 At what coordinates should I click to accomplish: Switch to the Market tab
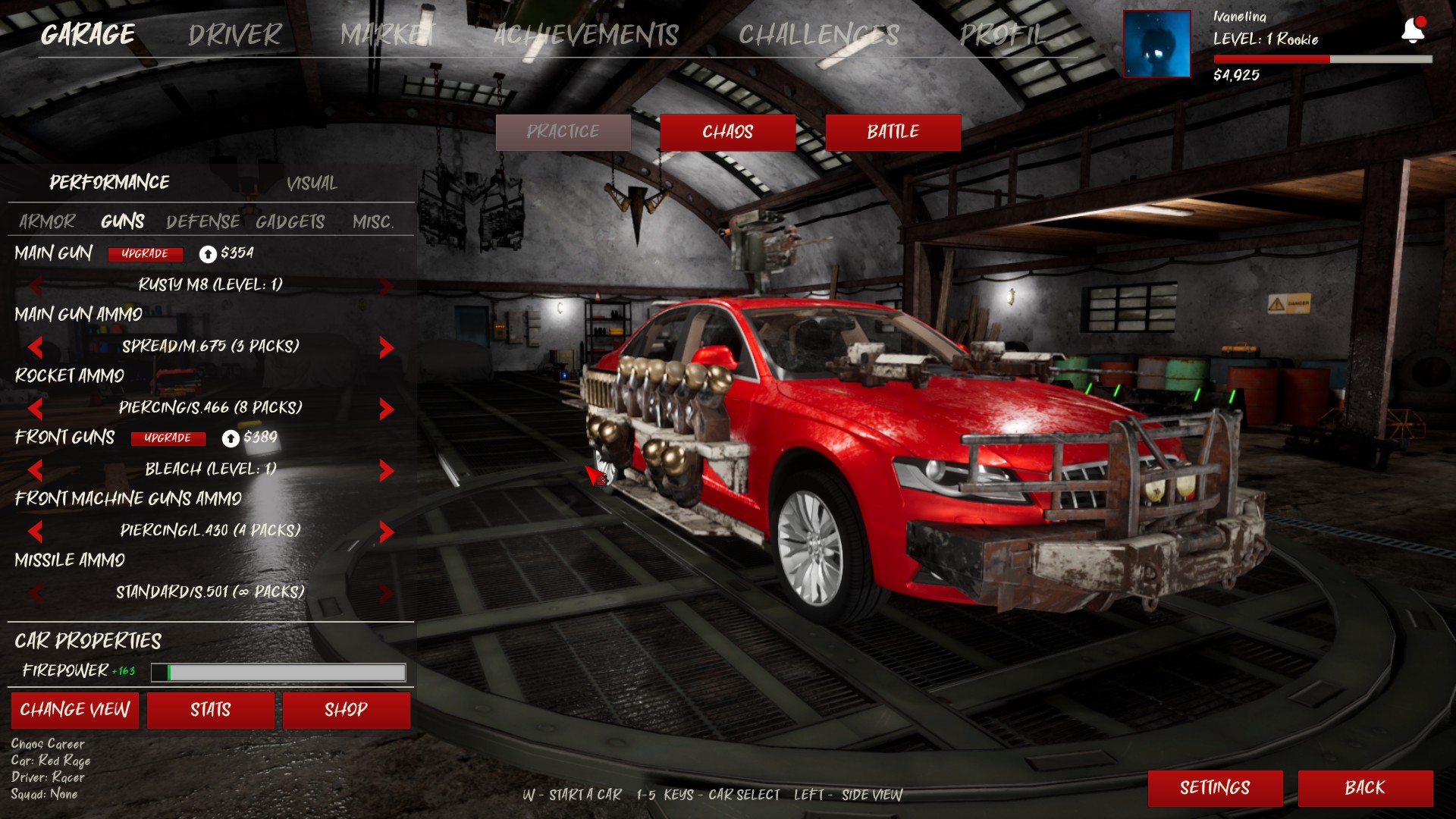pos(387,35)
